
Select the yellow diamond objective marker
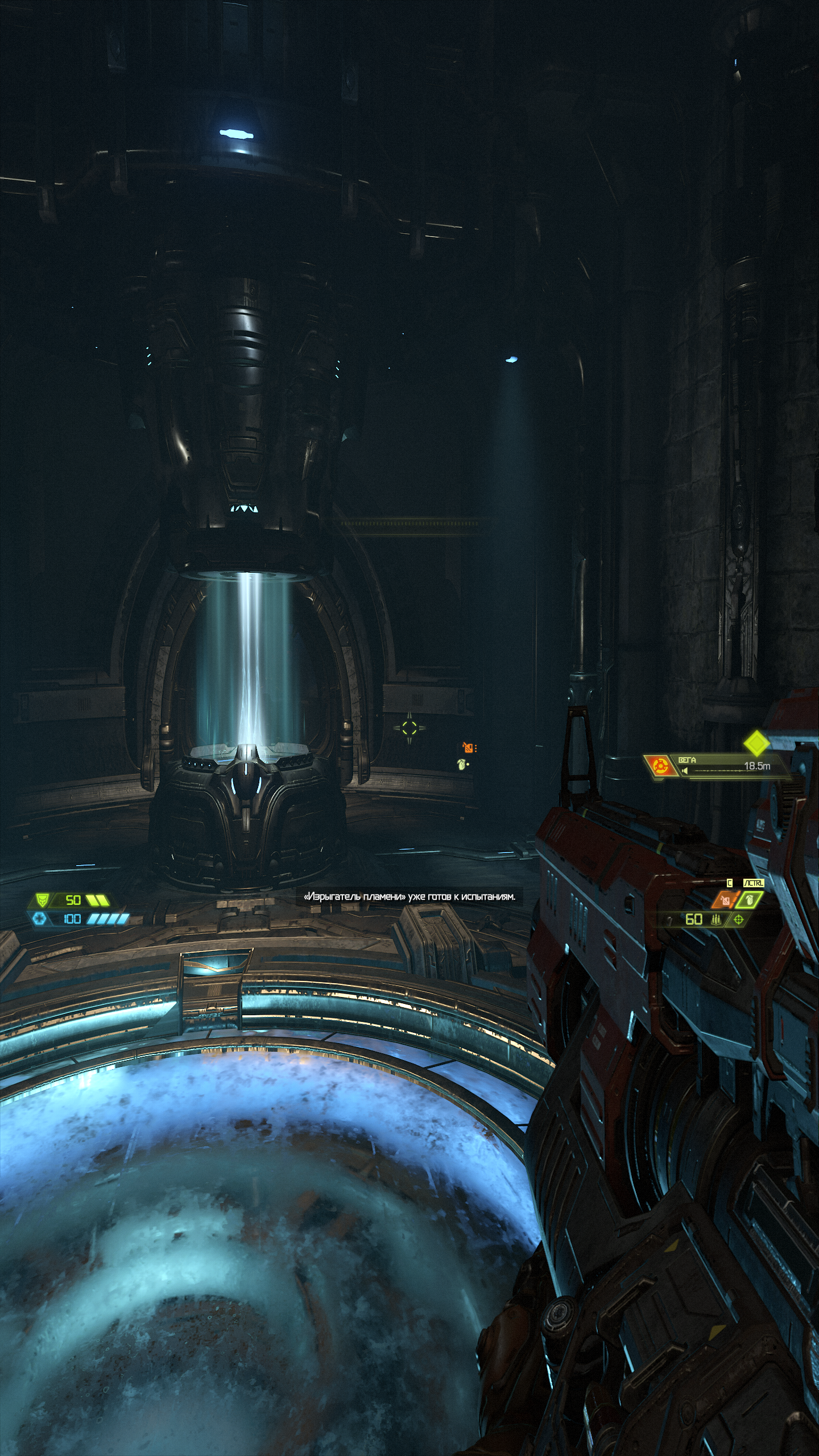click(756, 743)
